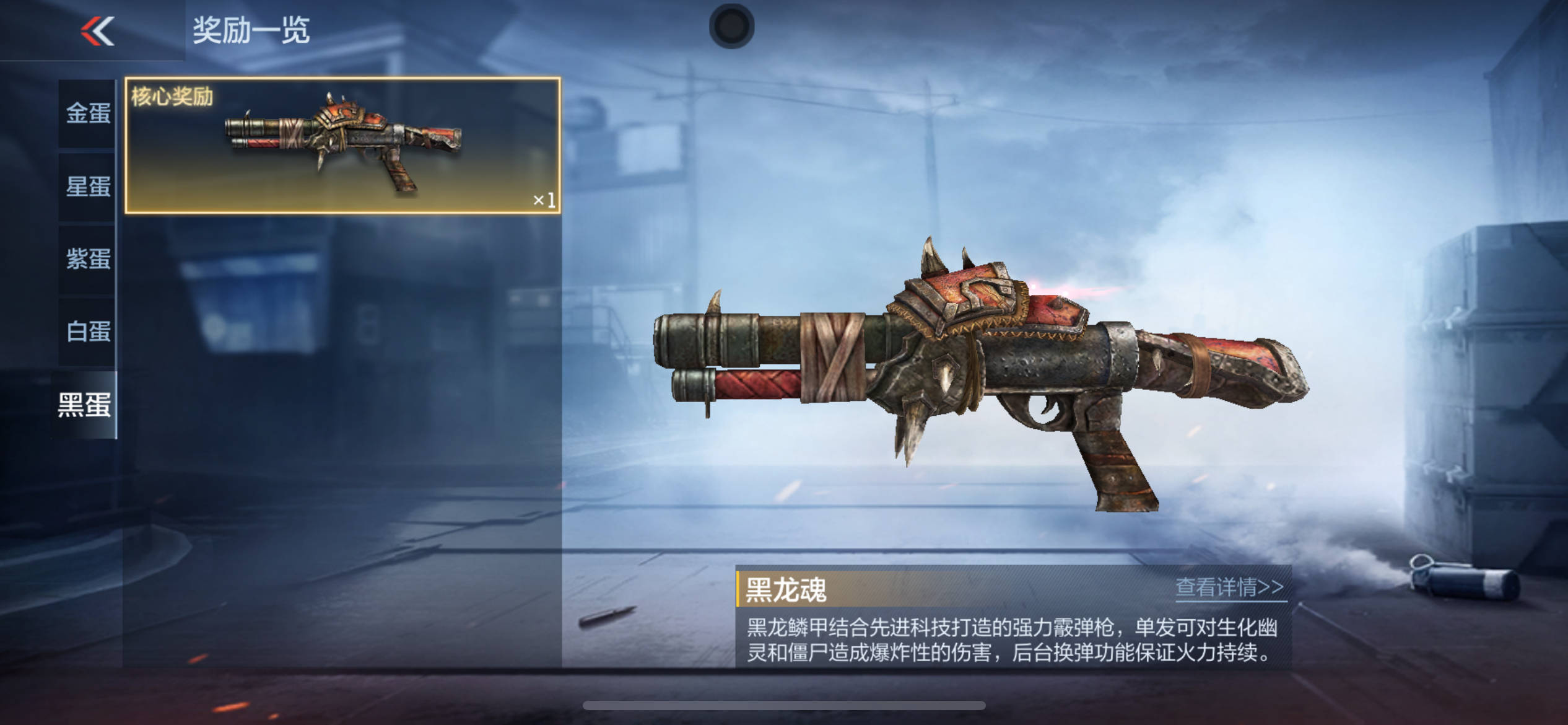
Task: Open 查看详情 link for 黑龙魂
Action: point(1229,587)
